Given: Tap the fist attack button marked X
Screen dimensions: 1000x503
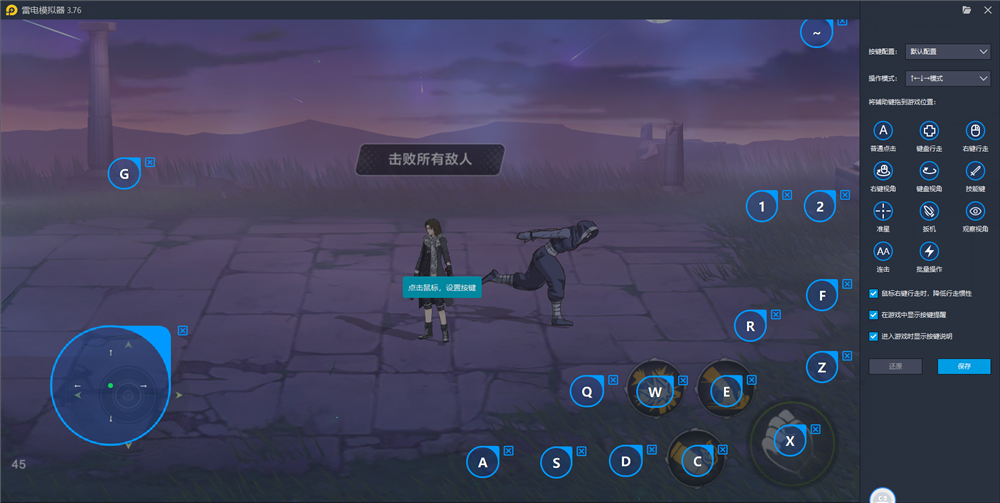Looking at the screenshot, I should (790, 440).
